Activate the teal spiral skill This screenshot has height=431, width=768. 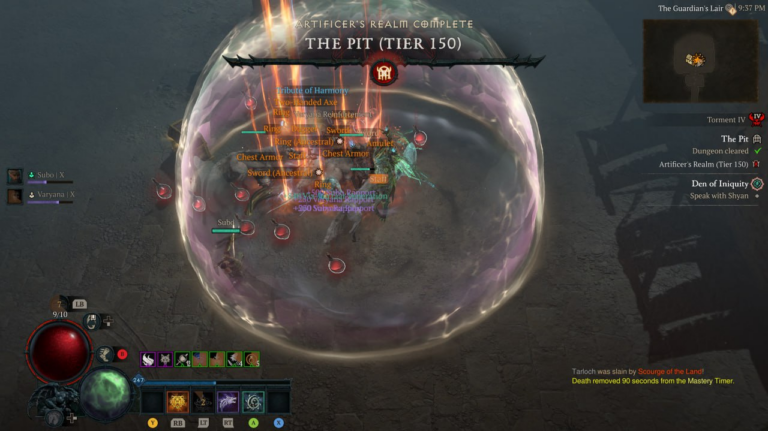(254, 401)
